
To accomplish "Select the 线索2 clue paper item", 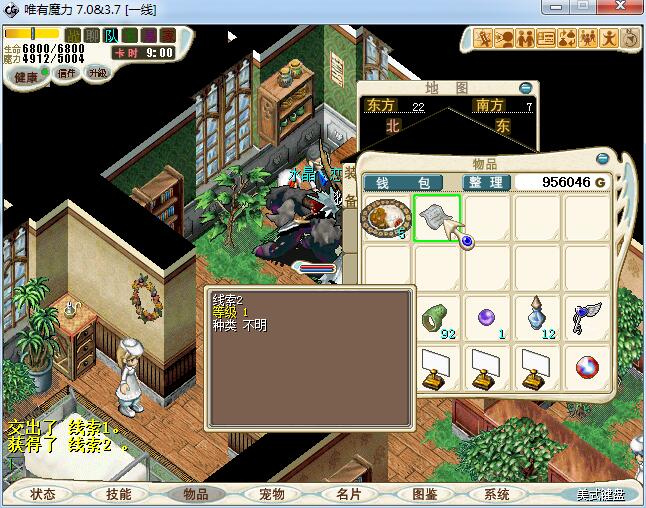I will click(436, 218).
